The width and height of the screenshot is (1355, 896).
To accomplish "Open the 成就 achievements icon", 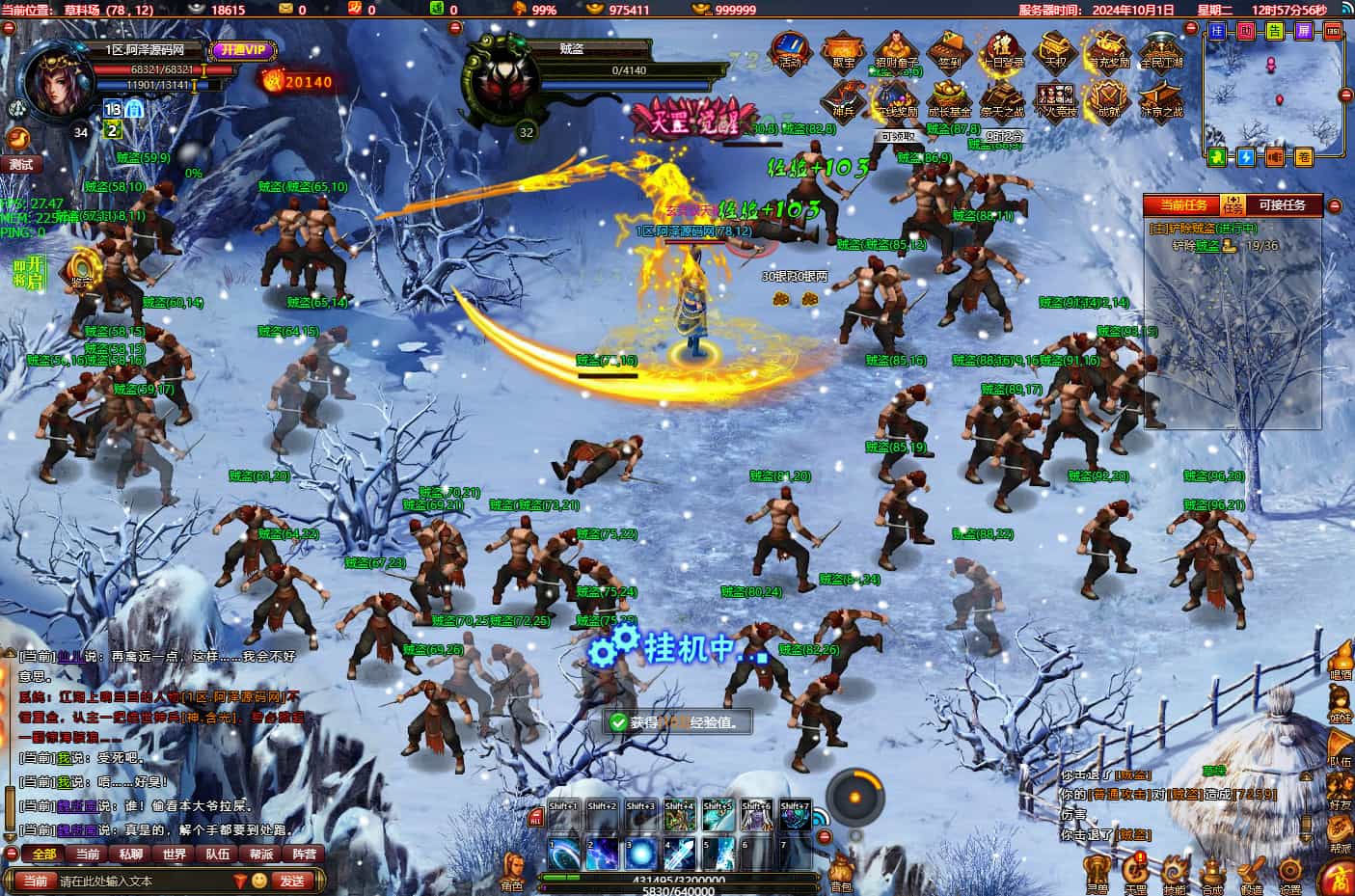I will click(1106, 99).
